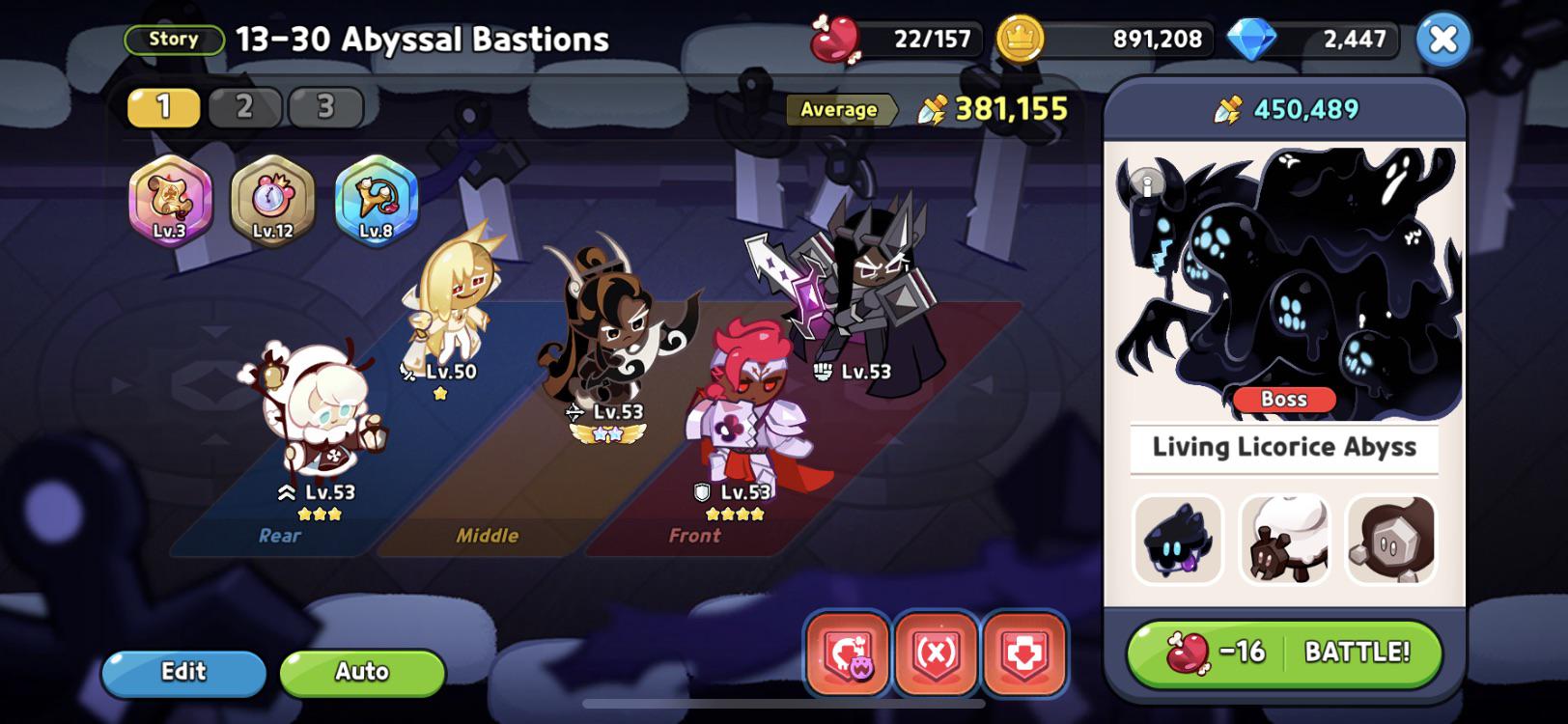Toggle the ghost-mode auto-repeat battle option
Viewport: 1568px width, 724px height.
846,653
